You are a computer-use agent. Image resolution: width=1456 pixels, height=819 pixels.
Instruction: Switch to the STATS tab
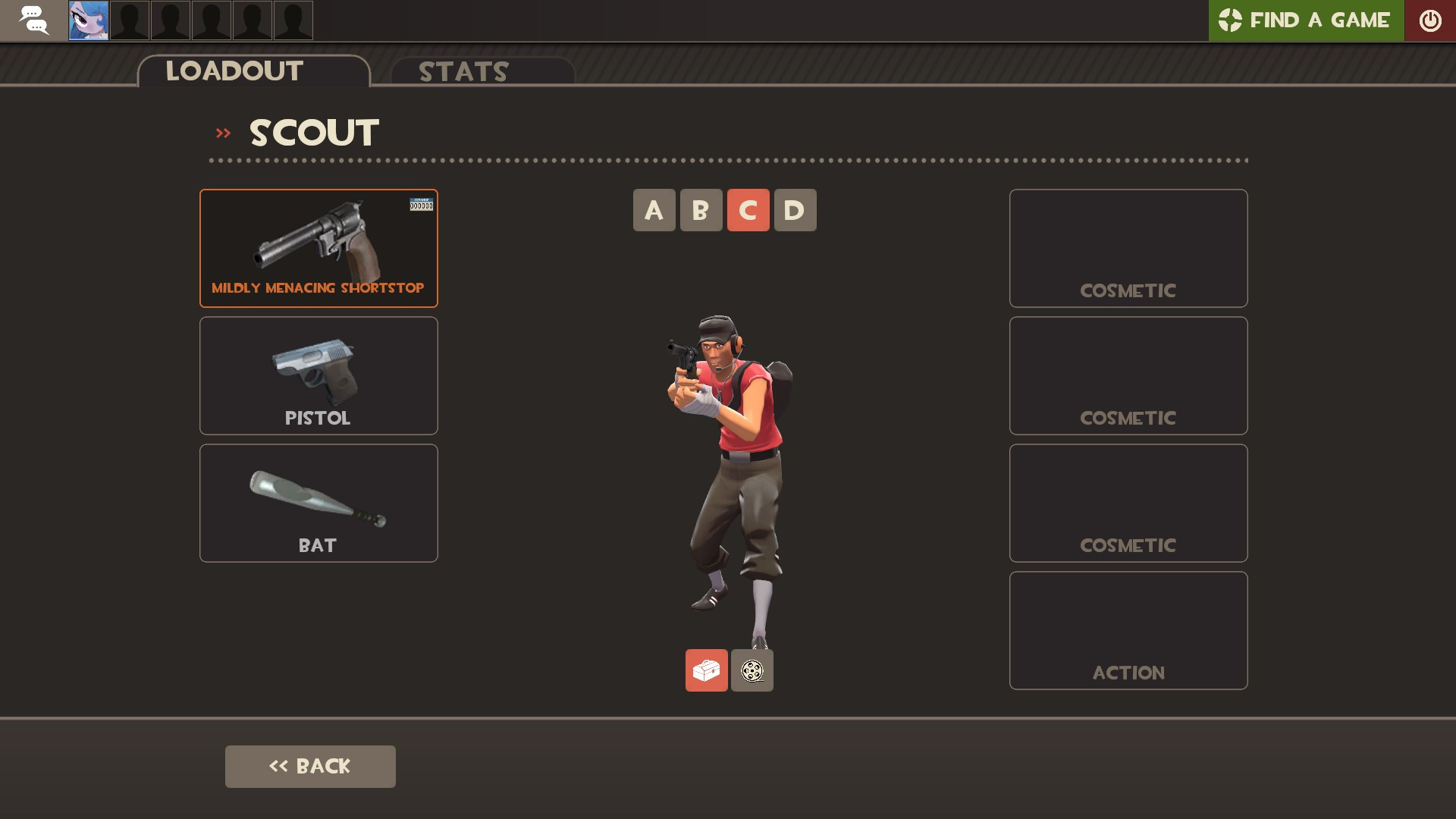(463, 72)
